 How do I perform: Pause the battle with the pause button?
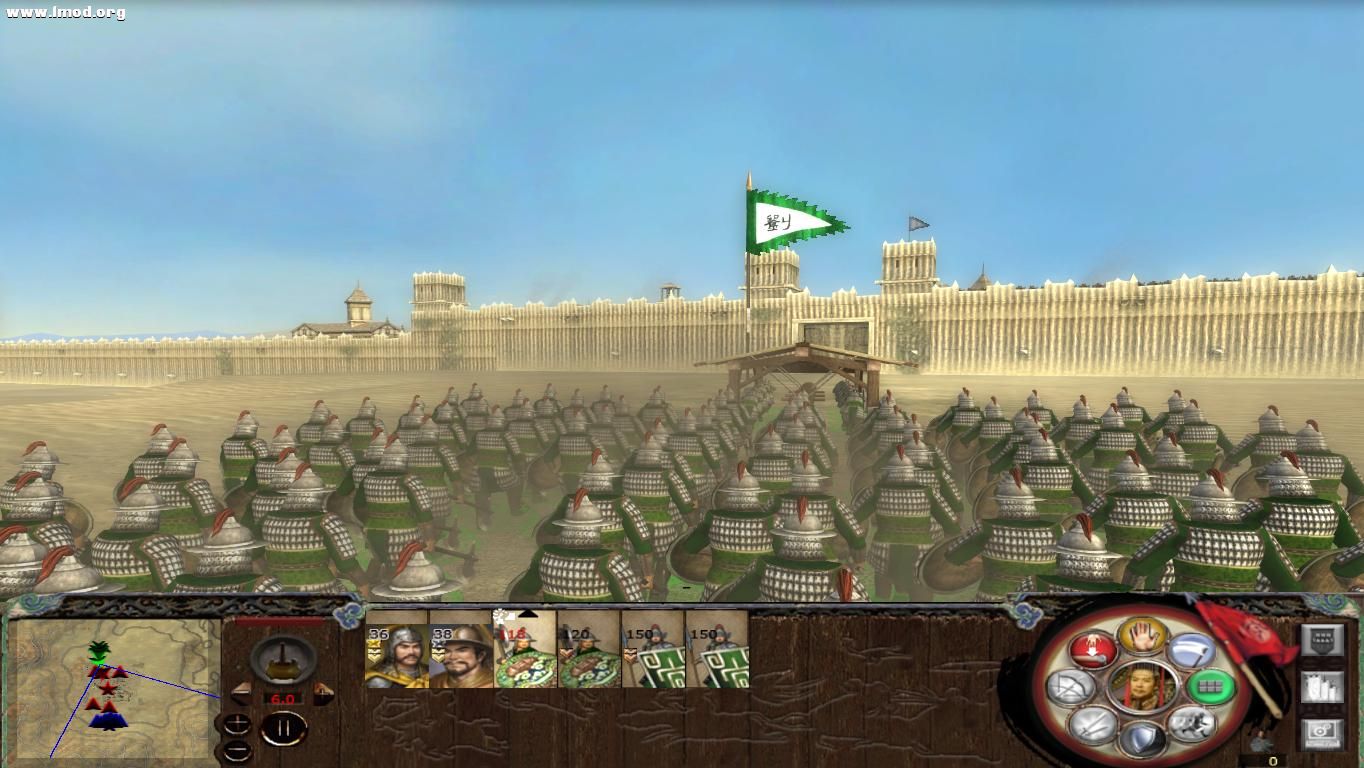[283, 726]
